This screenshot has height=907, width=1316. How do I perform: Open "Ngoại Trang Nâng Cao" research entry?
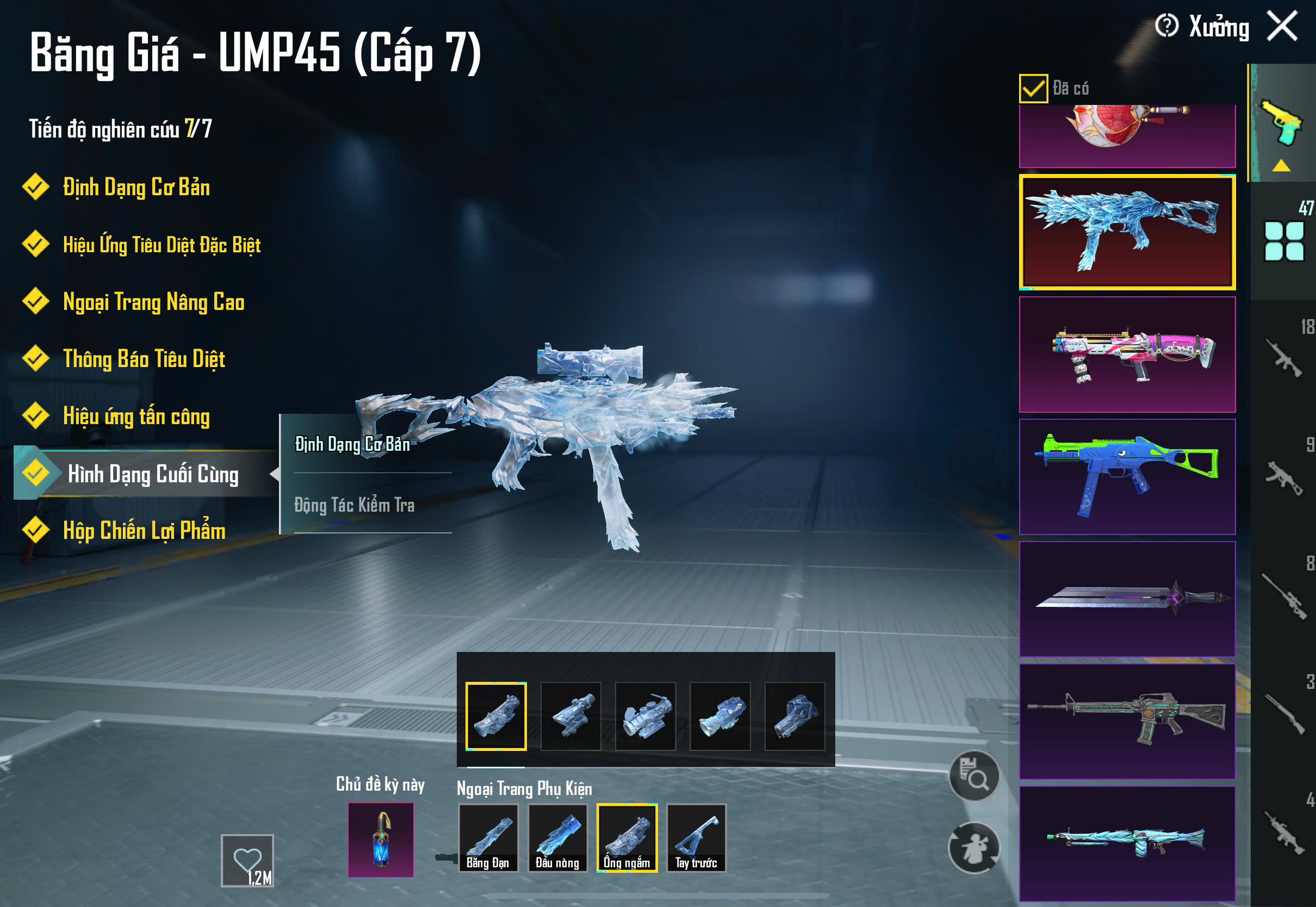tap(153, 302)
